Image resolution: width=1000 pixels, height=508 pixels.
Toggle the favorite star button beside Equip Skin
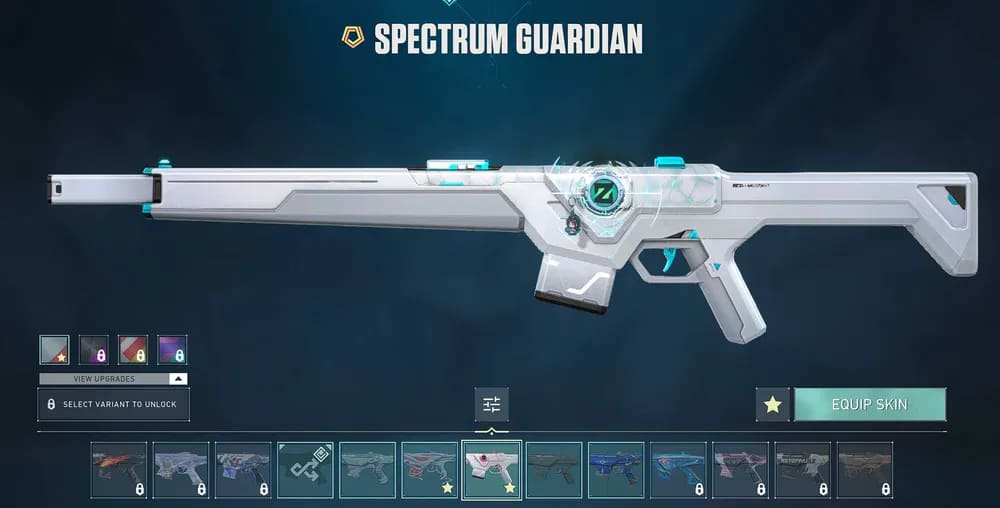771,405
